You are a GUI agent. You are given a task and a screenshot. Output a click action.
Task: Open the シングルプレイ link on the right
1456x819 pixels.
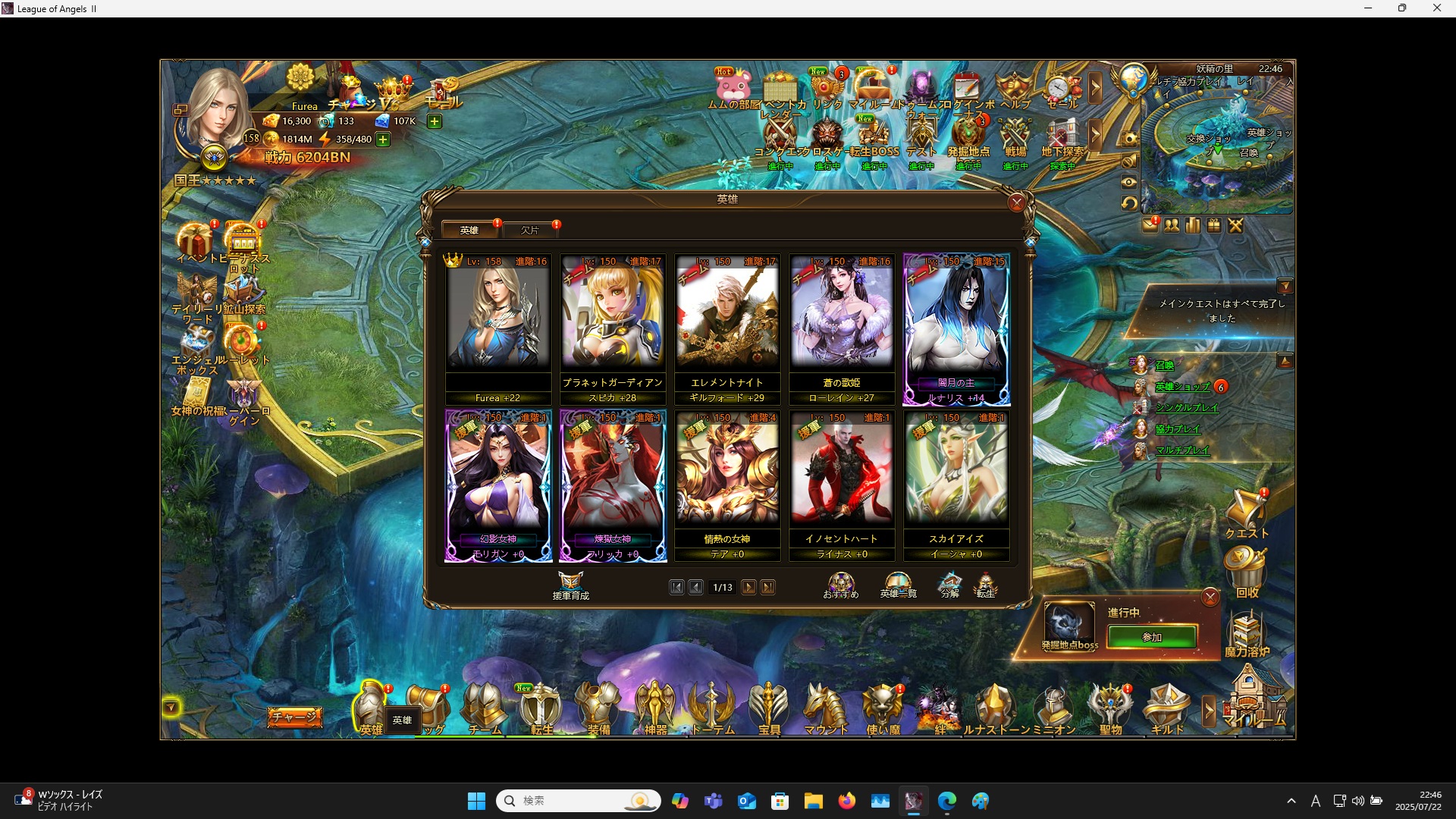(x=1188, y=407)
